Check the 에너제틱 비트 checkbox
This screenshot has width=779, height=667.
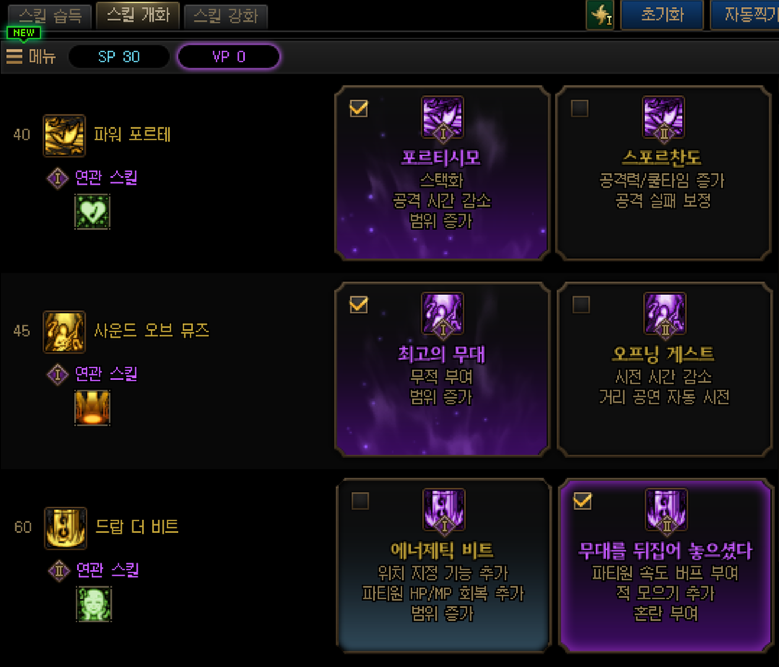(x=359, y=501)
